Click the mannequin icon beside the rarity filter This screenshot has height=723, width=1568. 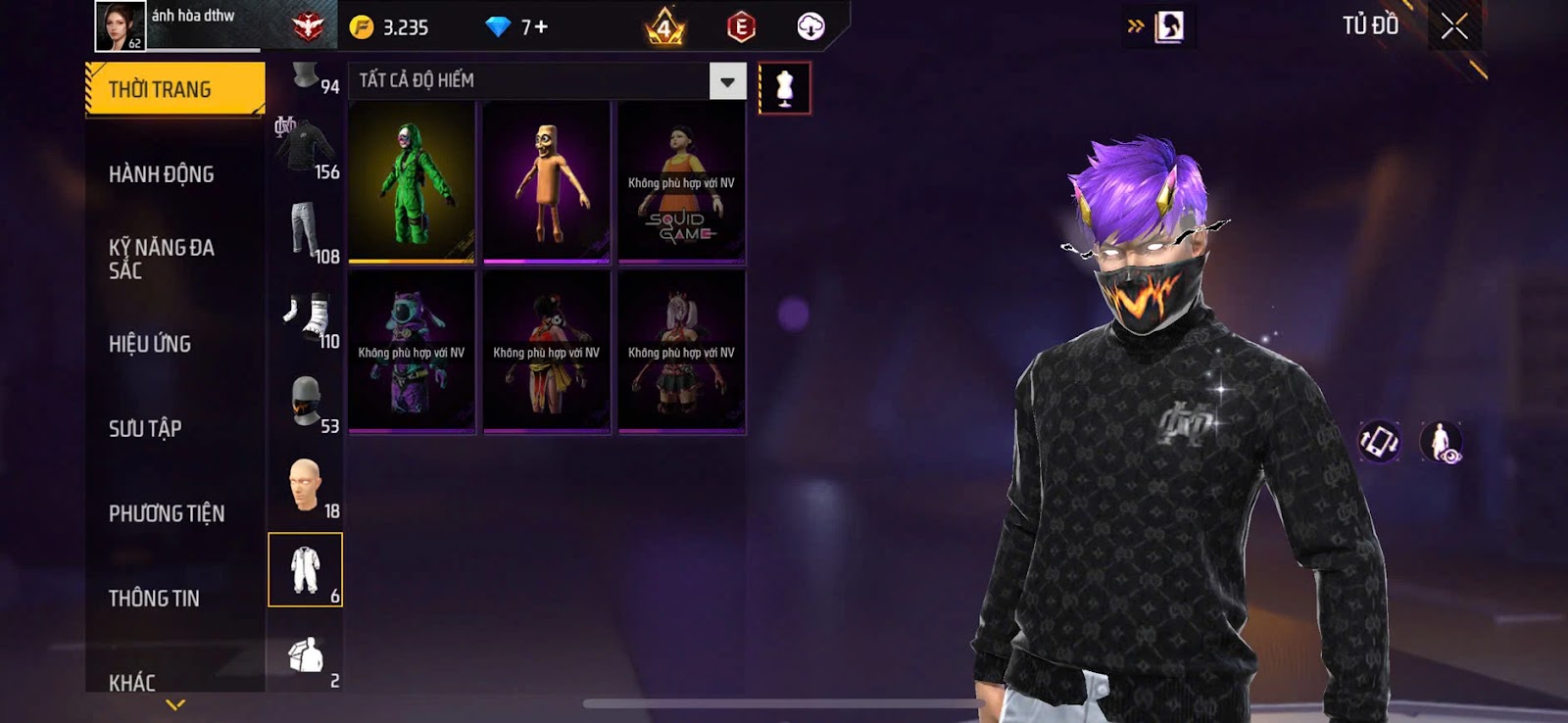[x=784, y=88]
